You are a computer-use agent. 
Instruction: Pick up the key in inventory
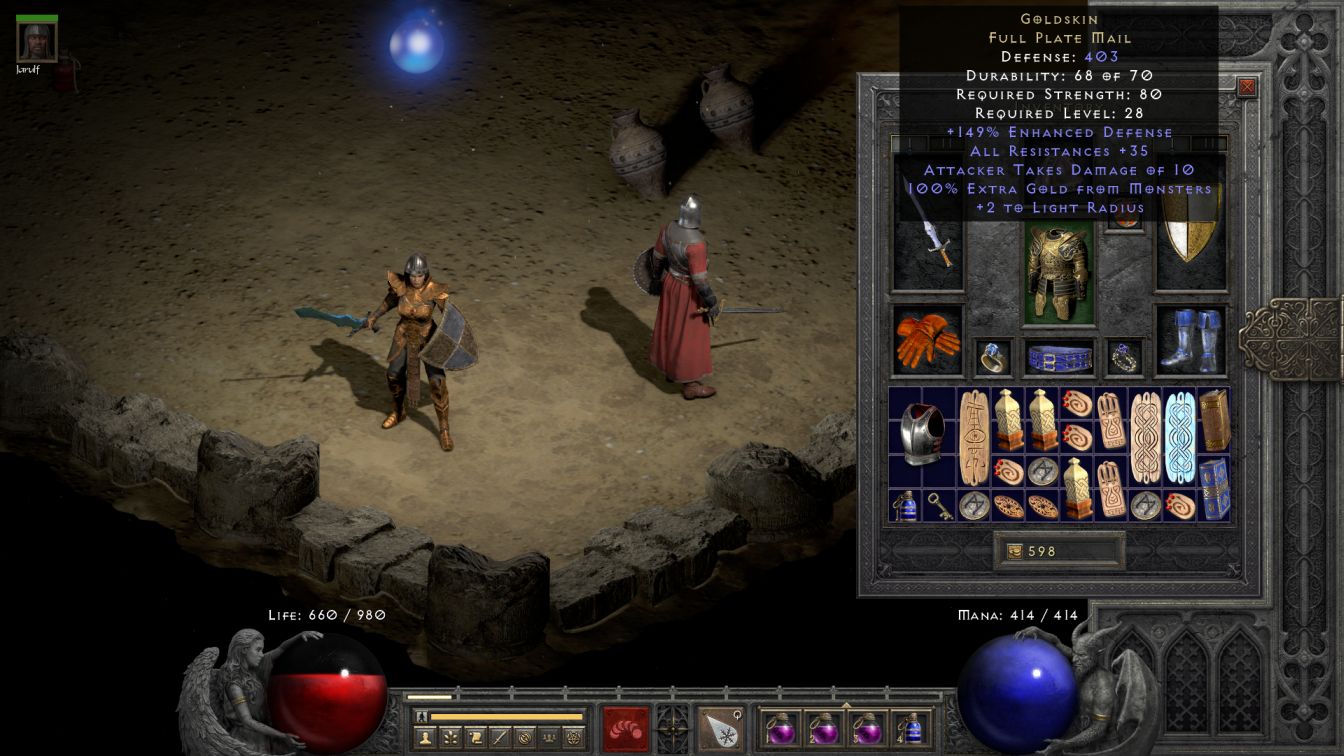click(940, 505)
